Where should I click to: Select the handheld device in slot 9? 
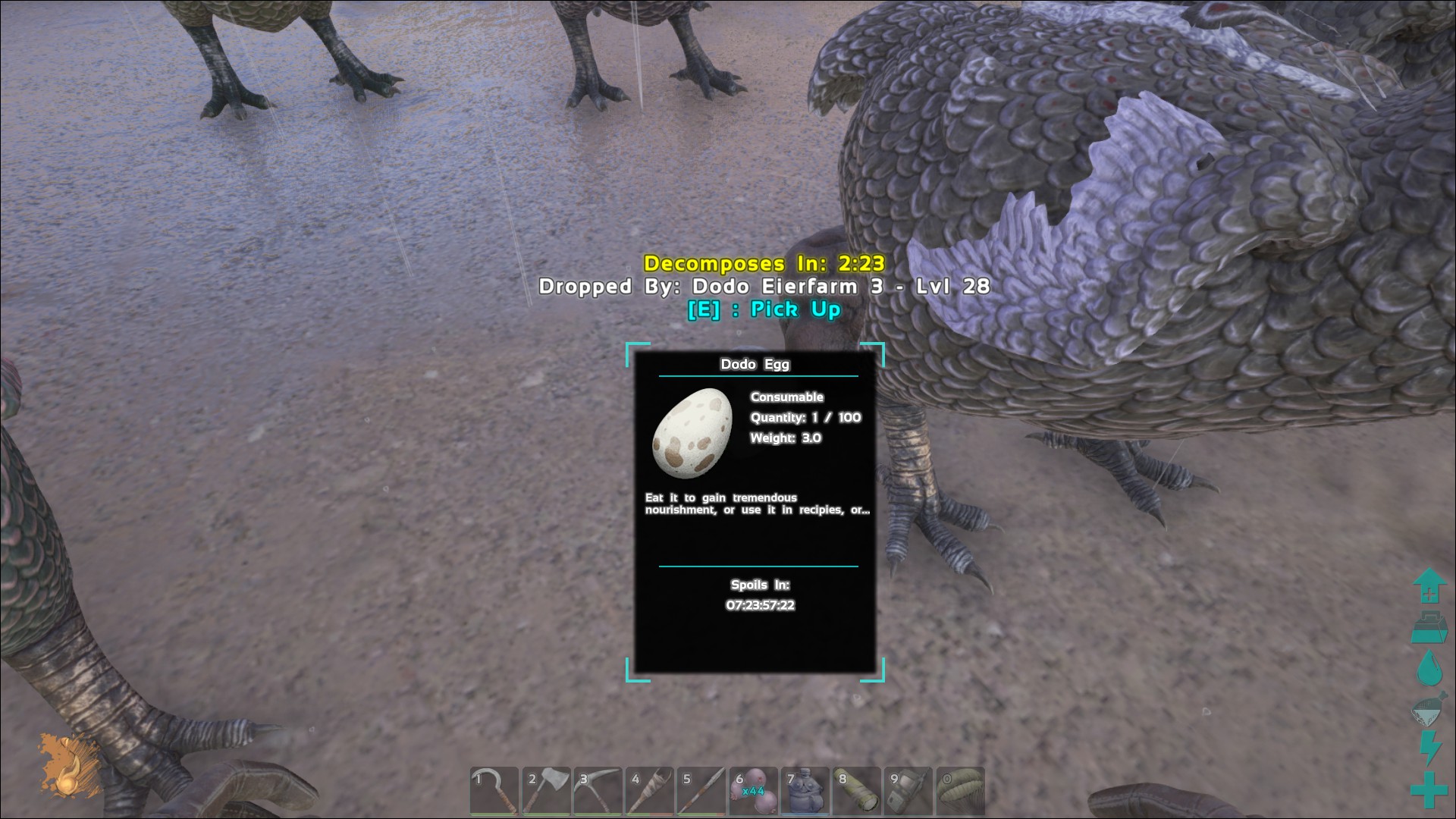pos(908,792)
